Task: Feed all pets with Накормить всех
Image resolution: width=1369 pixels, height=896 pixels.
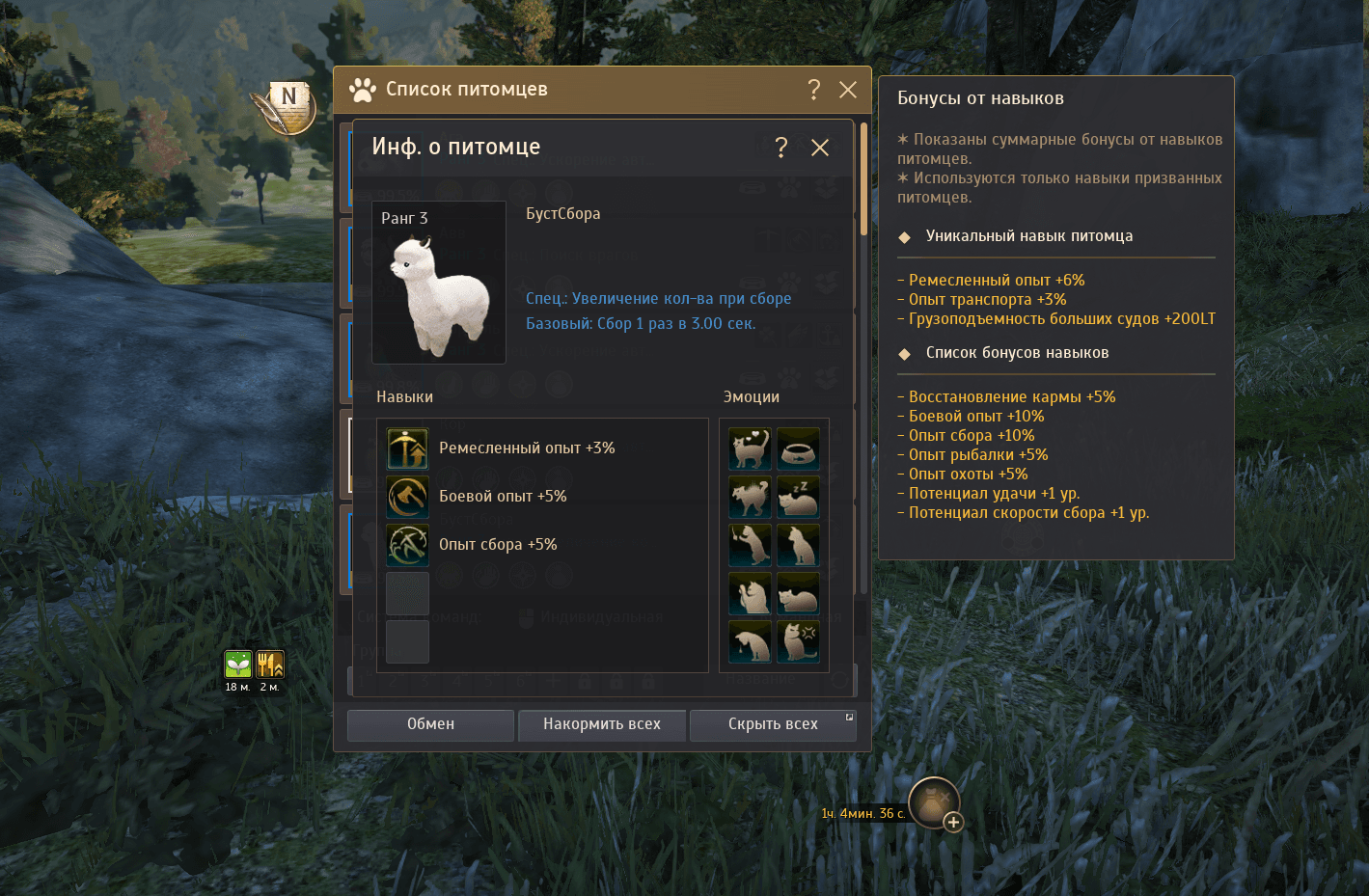Action: pos(602,724)
